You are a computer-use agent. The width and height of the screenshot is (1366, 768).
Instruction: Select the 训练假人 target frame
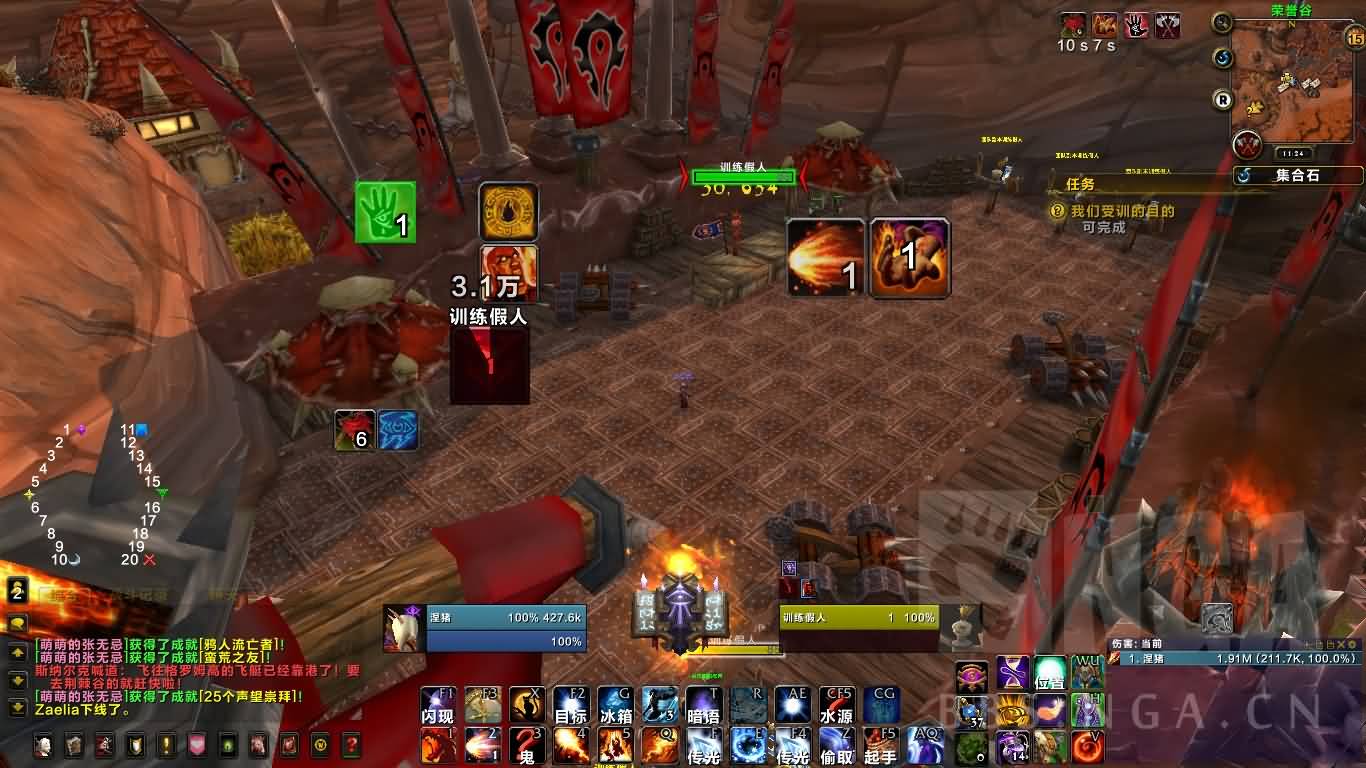pyautogui.click(x=858, y=618)
